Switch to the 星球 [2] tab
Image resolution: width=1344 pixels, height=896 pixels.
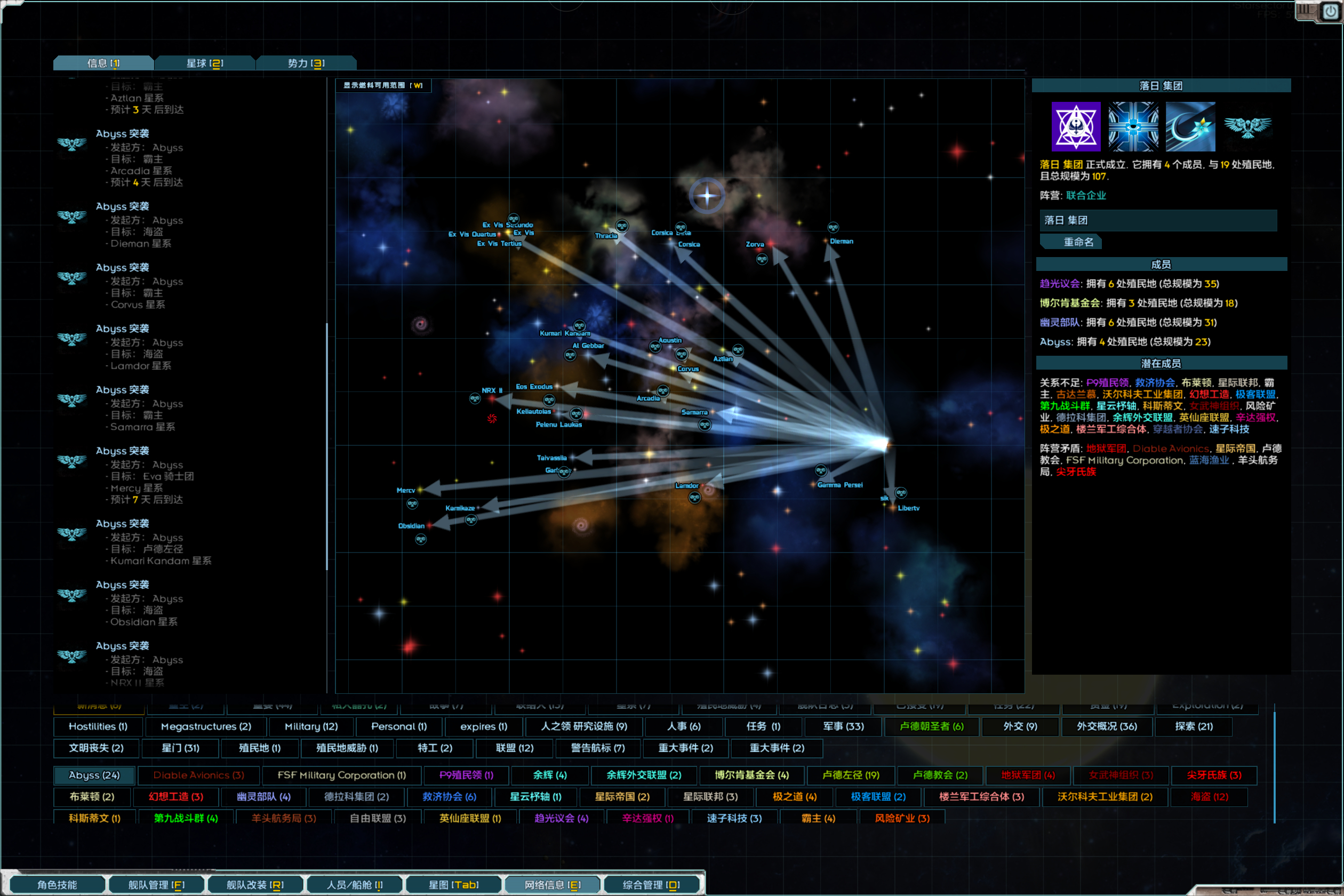tap(205, 63)
